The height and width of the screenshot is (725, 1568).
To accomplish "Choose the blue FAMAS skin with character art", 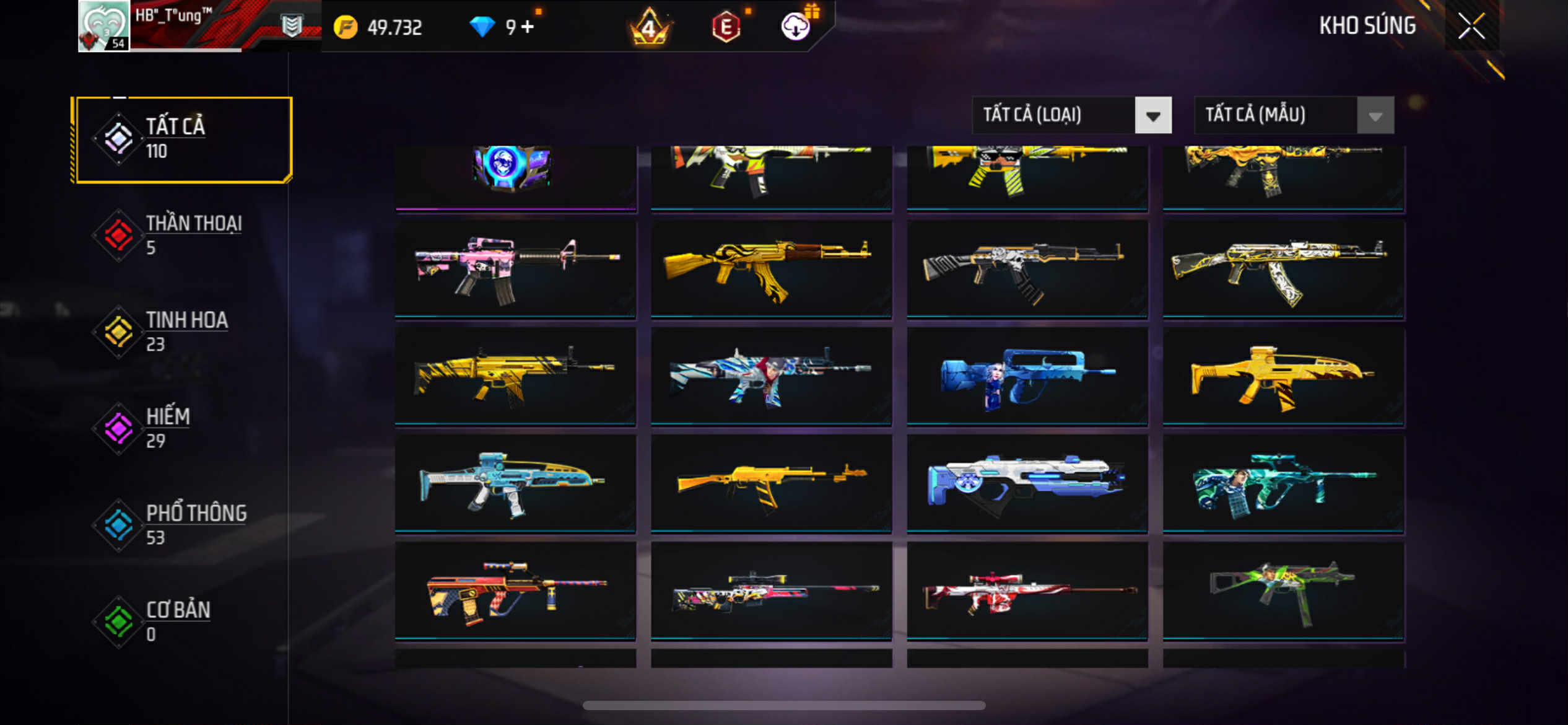I will 1027,376.
